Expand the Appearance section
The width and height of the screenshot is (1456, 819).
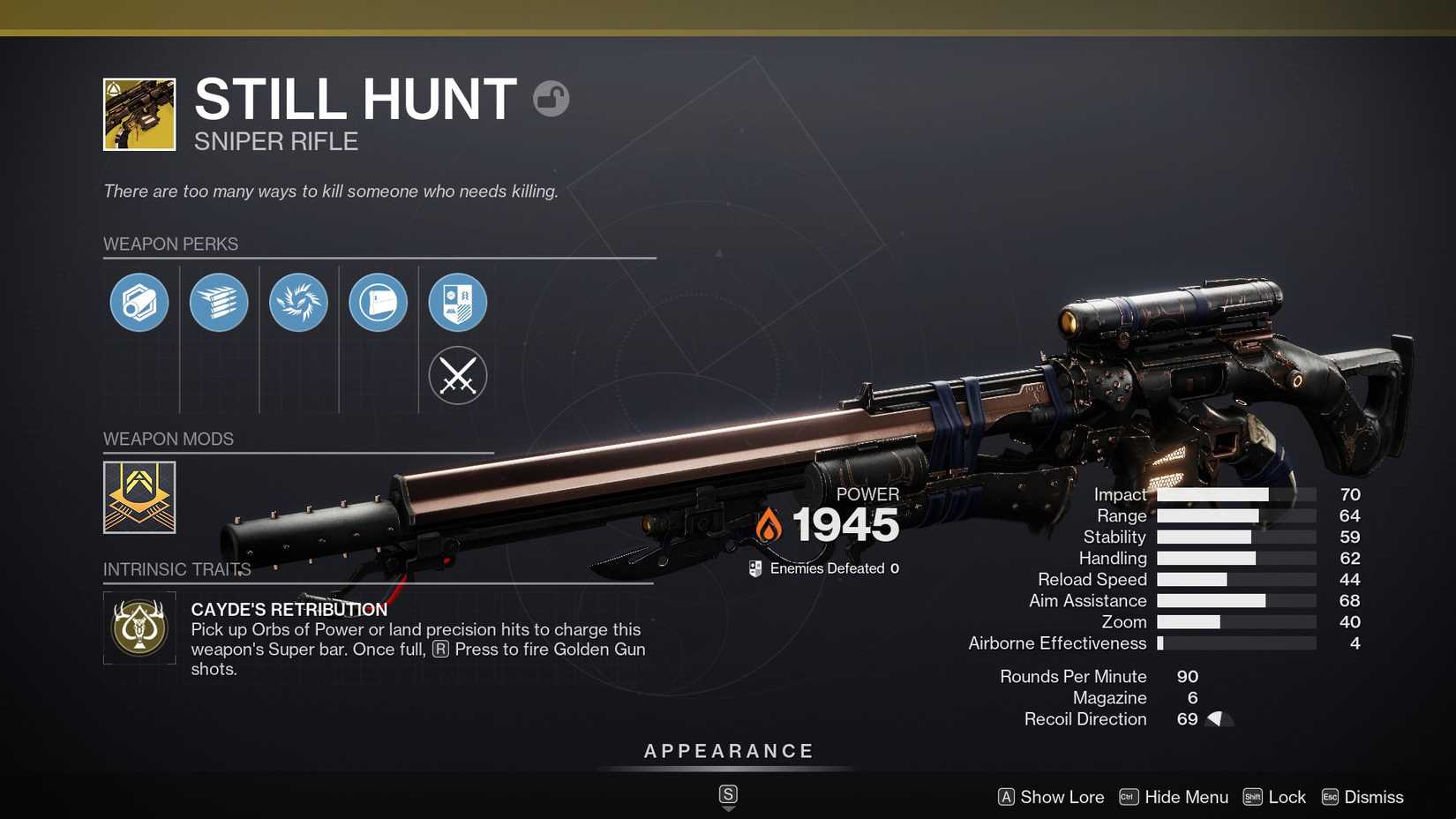(x=728, y=751)
